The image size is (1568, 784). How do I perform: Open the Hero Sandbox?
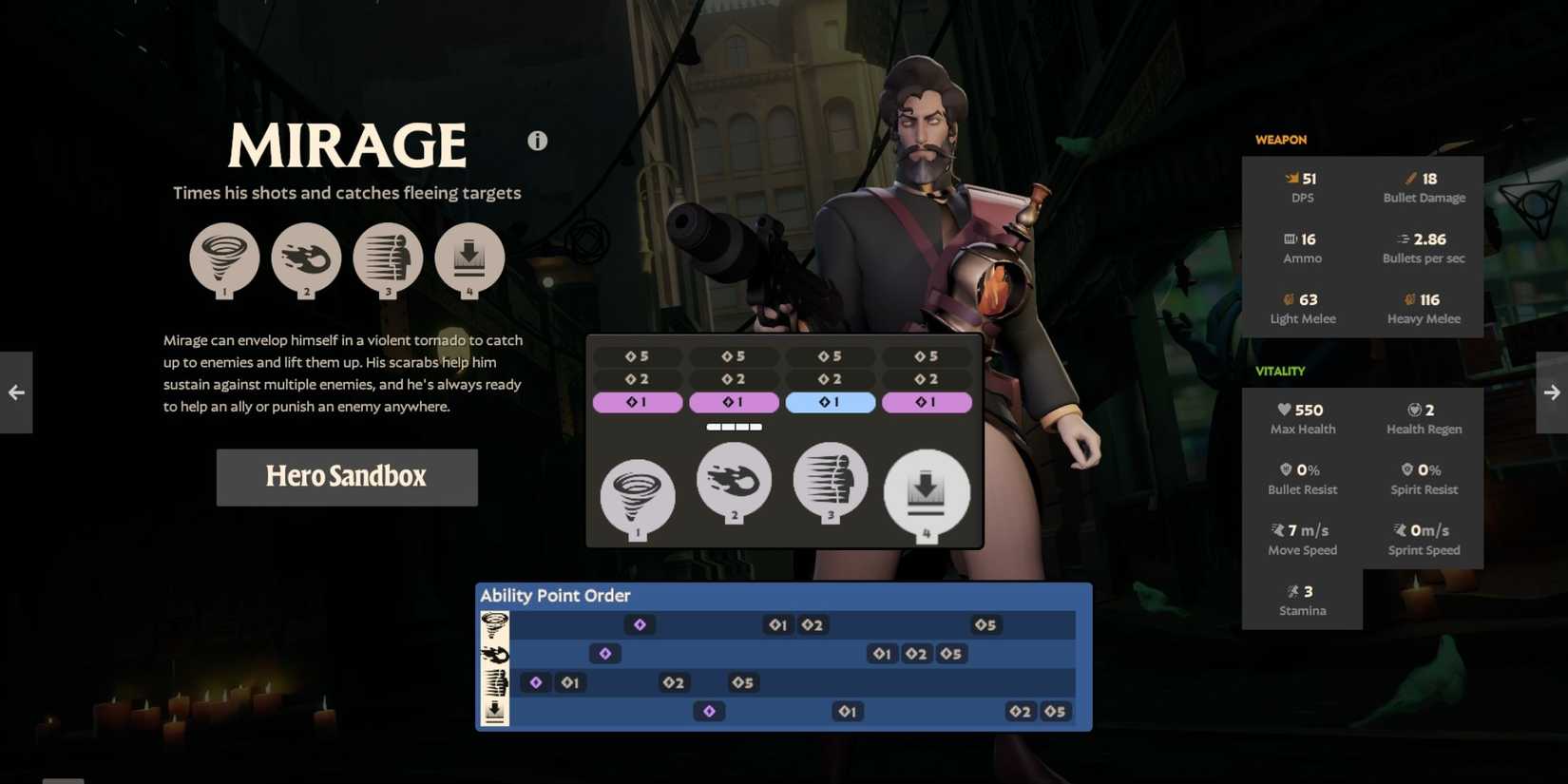click(x=346, y=476)
